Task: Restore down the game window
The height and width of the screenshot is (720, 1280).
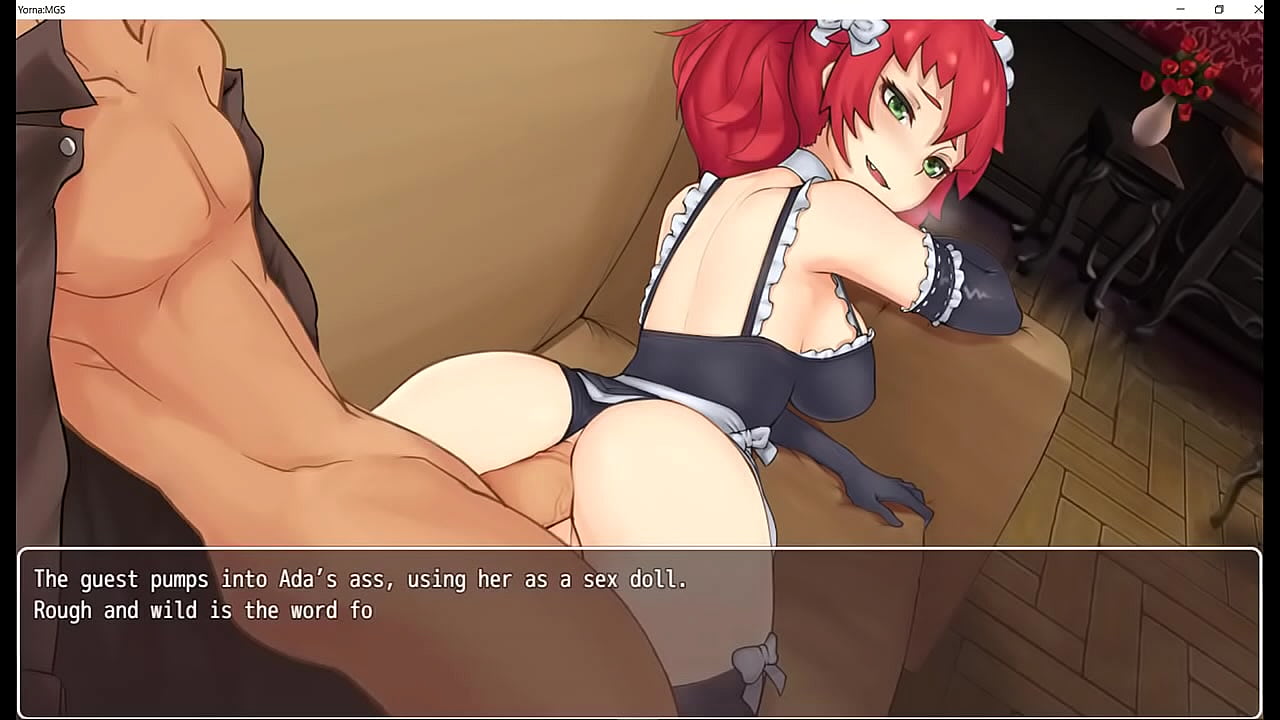Action: tap(1219, 9)
